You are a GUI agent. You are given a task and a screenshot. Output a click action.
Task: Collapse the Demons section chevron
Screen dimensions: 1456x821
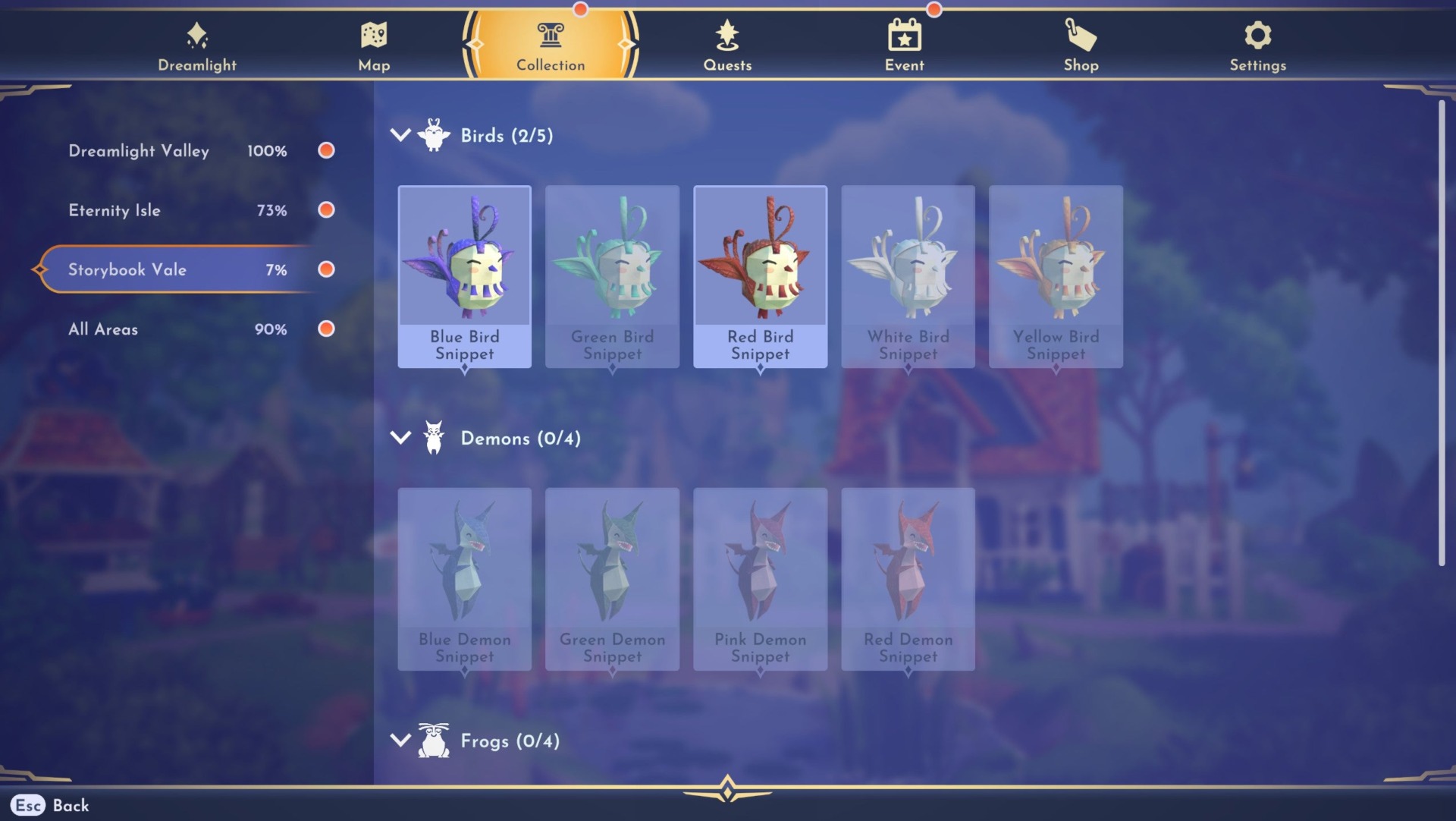[400, 439]
